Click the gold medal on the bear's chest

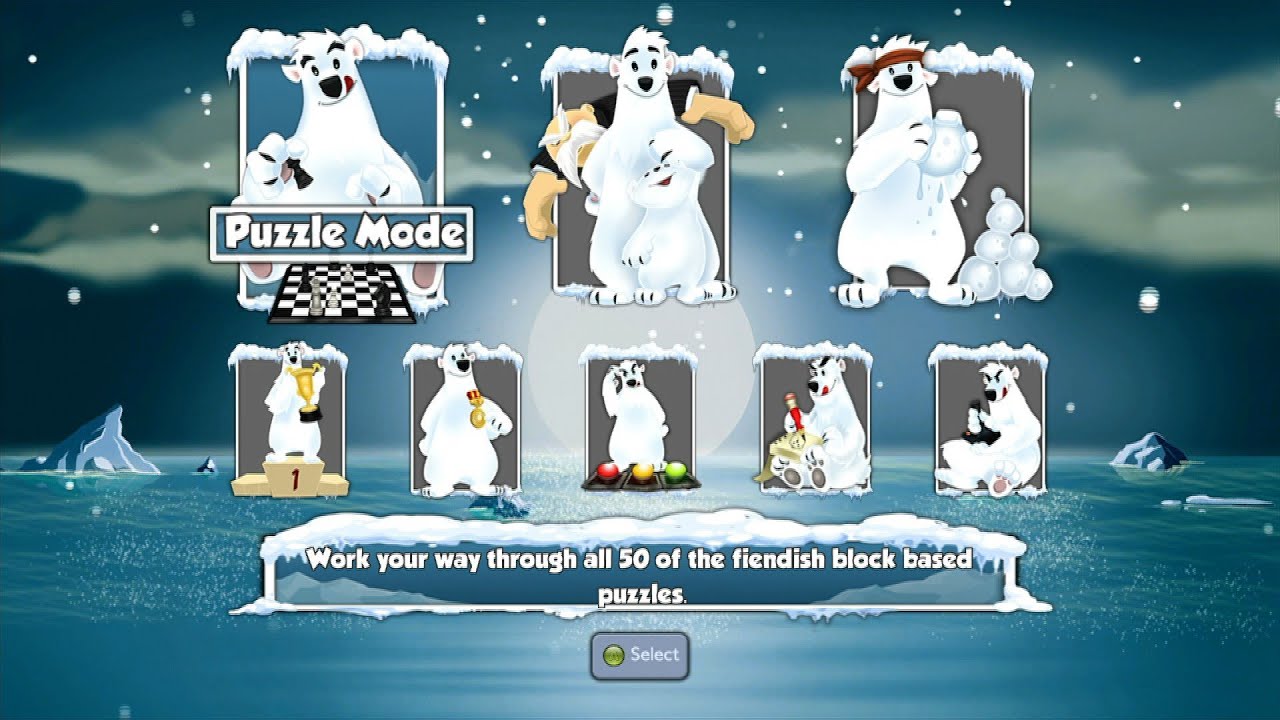478,418
